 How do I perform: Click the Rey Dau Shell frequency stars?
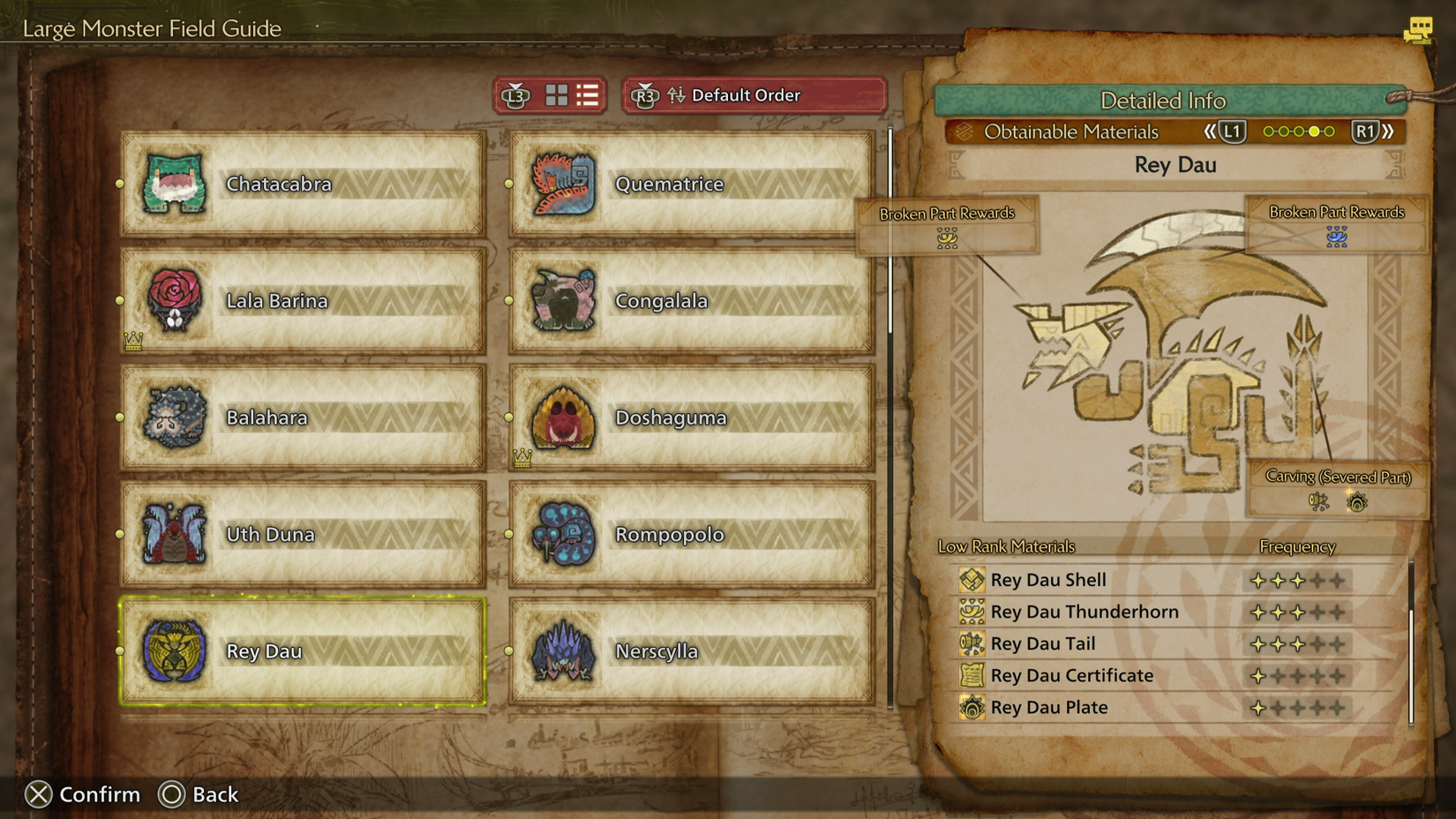[1298, 579]
